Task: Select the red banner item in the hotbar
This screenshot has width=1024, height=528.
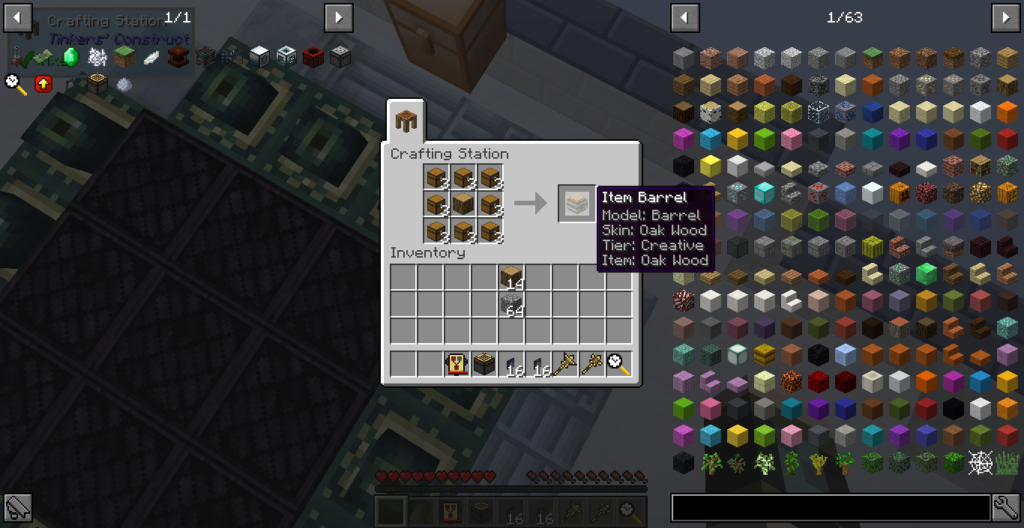Action: 458,365
